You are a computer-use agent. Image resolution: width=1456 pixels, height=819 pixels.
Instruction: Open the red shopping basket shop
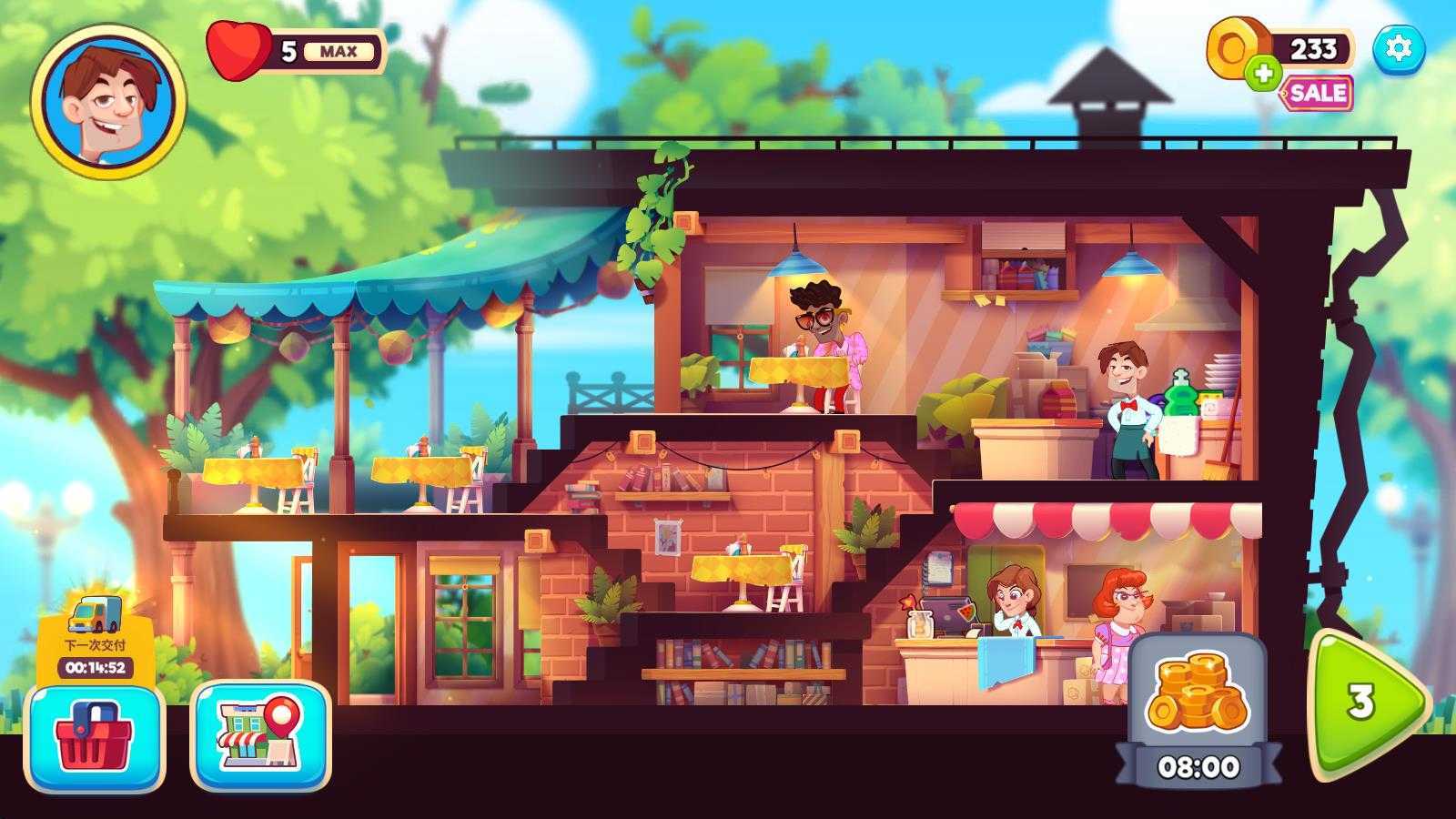95,736
